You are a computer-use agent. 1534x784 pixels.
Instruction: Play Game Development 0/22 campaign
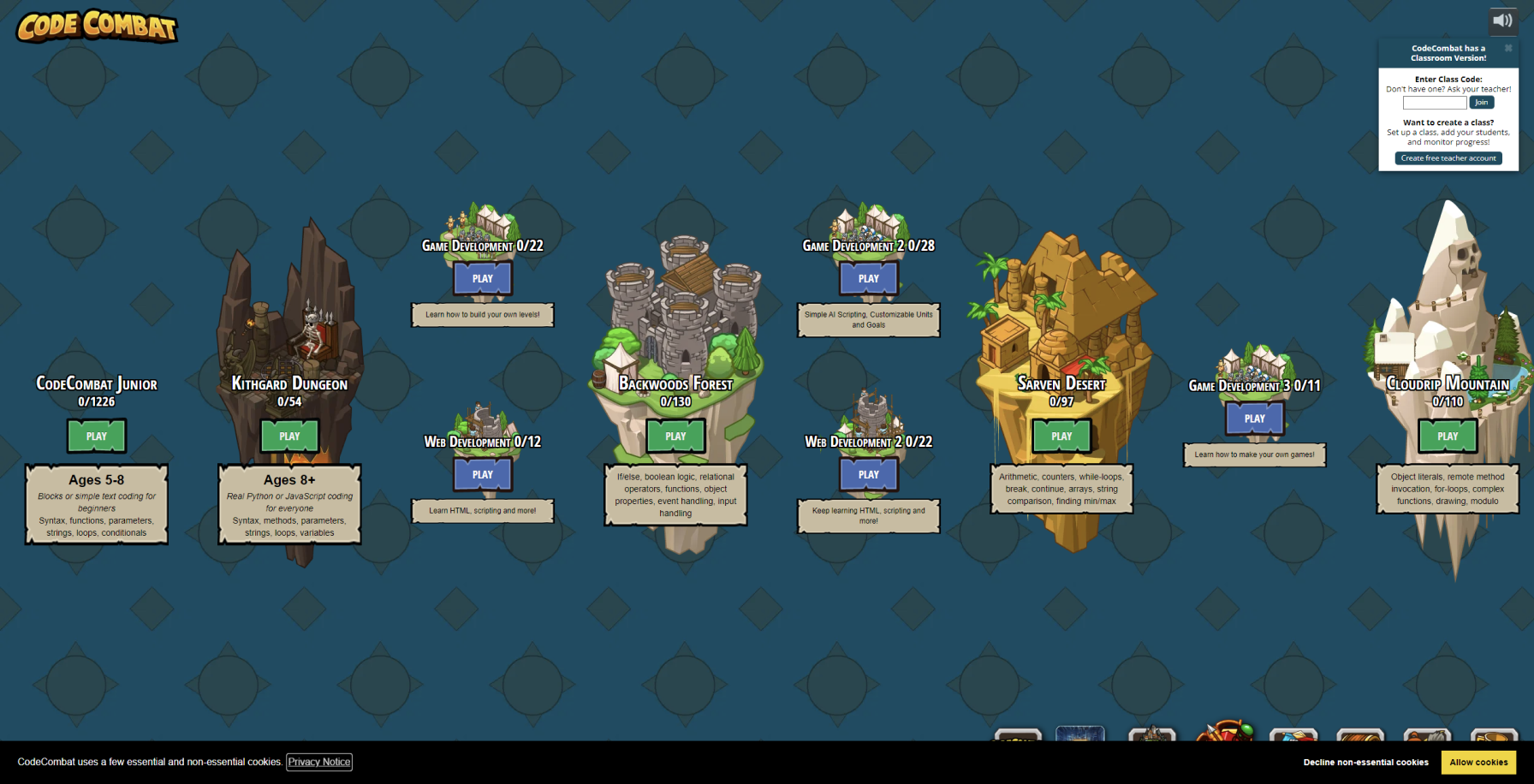click(483, 278)
